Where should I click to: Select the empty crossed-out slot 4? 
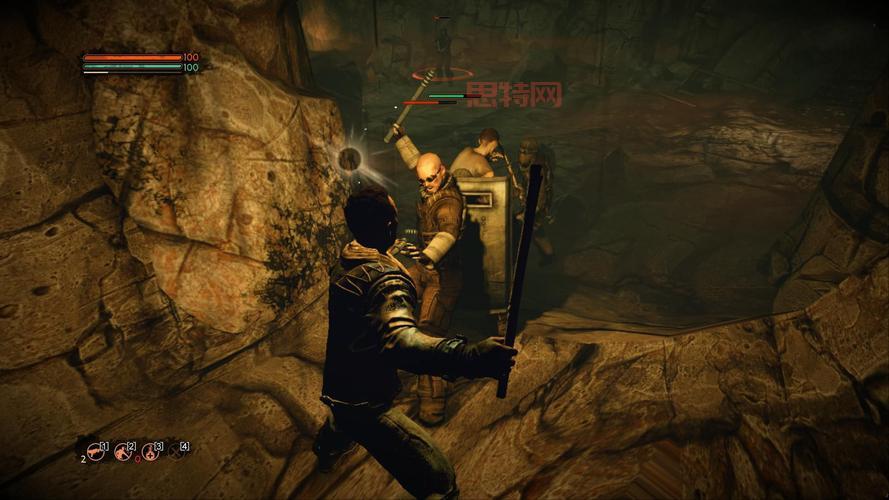(178, 452)
